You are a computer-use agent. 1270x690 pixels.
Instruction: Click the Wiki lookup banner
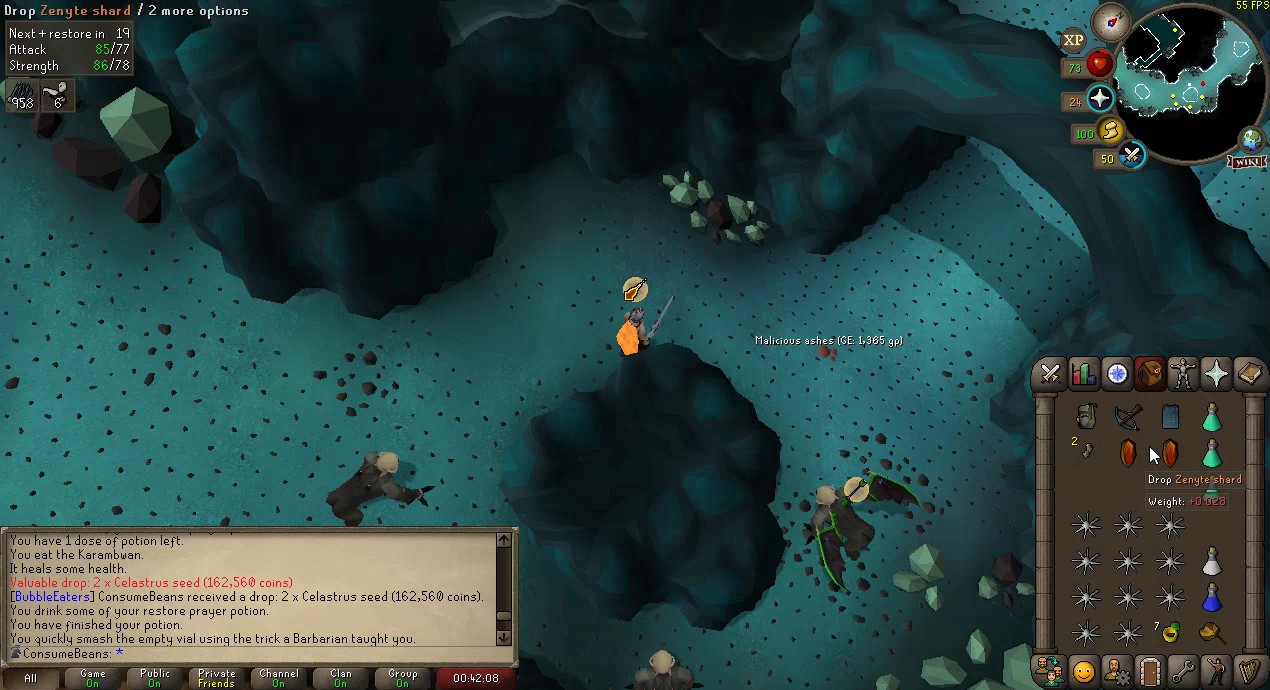pyautogui.click(x=1249, y=161)
